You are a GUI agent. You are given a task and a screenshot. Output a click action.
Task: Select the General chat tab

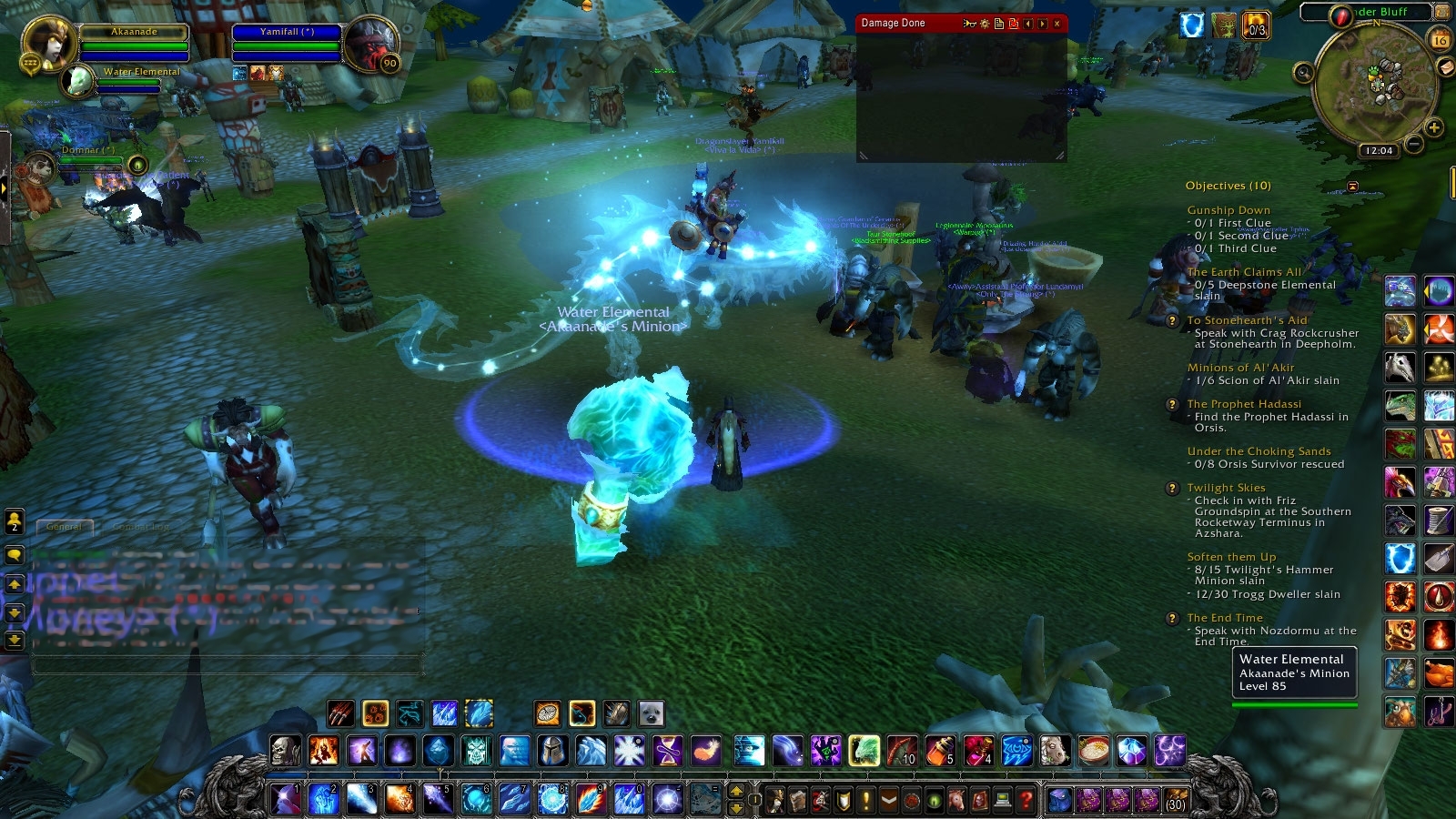pyautogui.click(x=65, y=526)
